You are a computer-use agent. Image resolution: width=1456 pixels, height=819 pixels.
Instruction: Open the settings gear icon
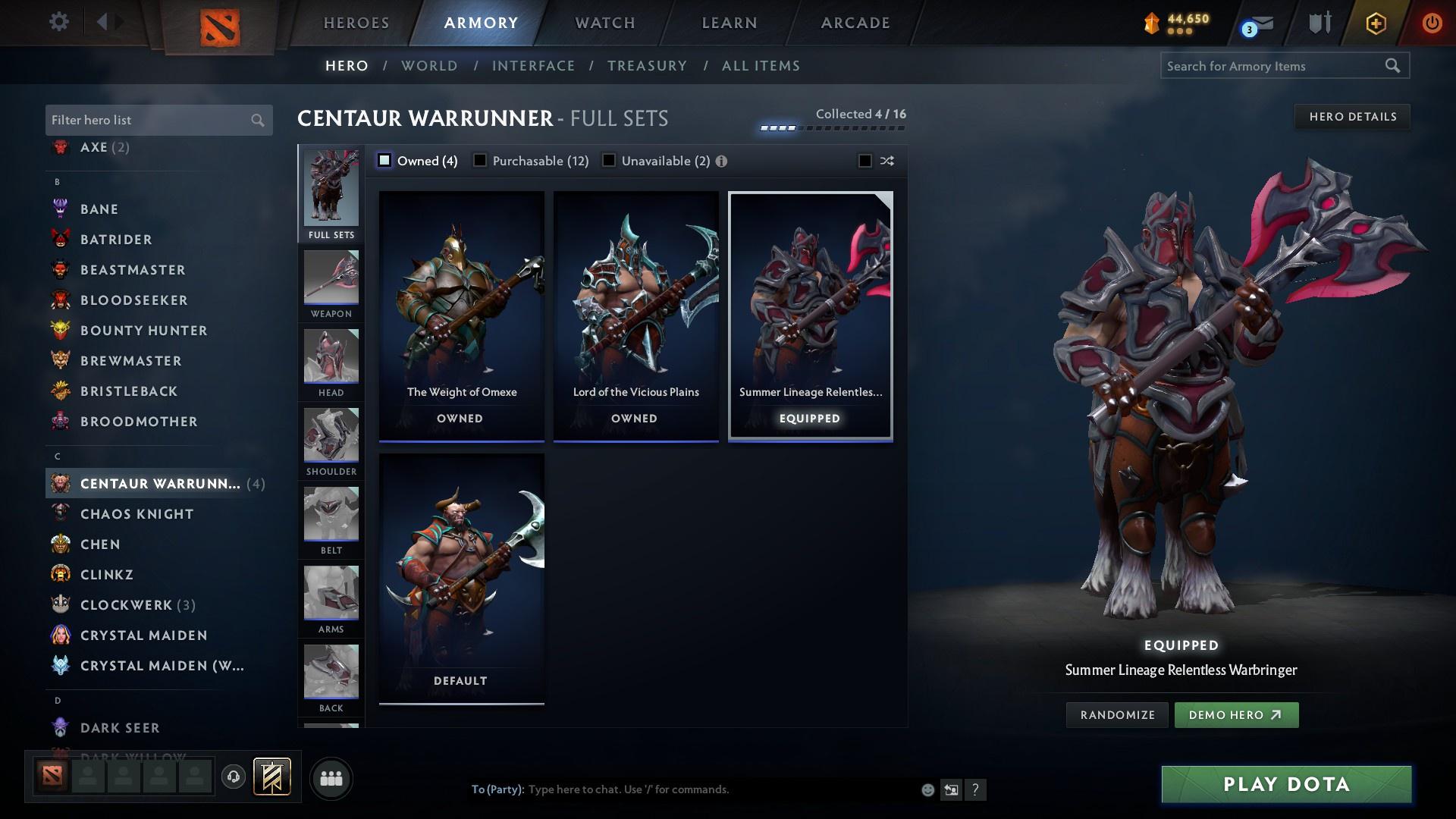click(x=58, y=21)
